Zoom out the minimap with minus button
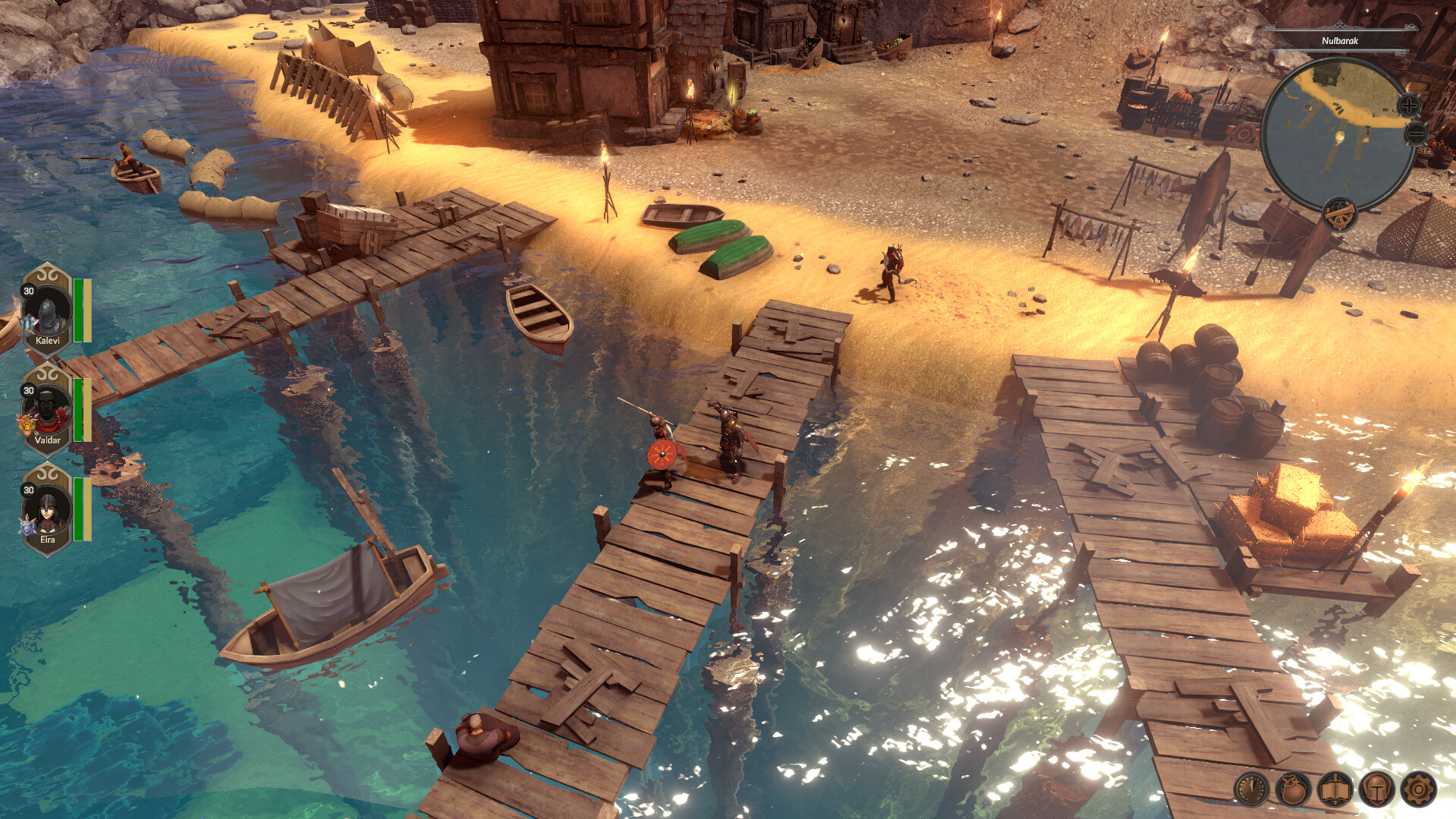This screenshot has height=819, width=1456. pos(1415,134)
